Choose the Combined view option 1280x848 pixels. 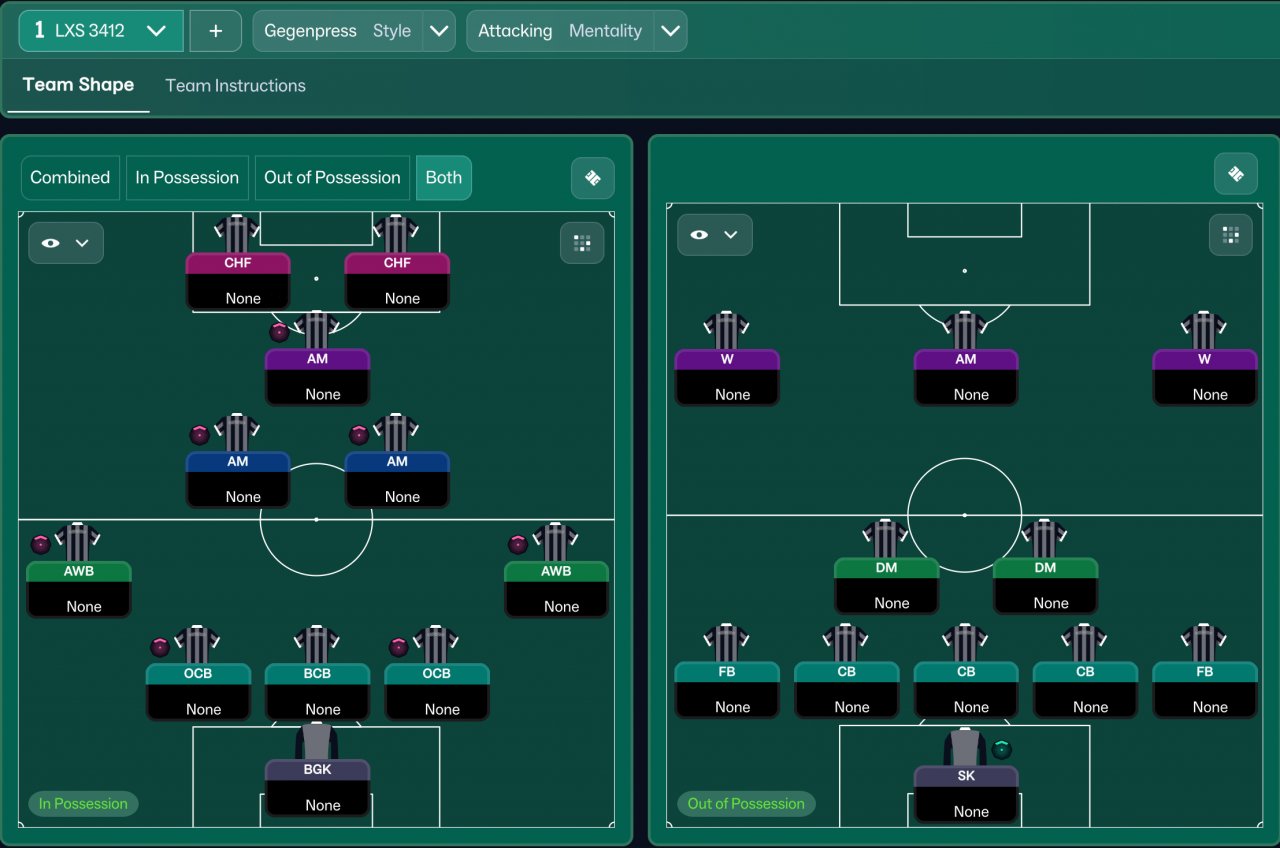pos(70,178)
